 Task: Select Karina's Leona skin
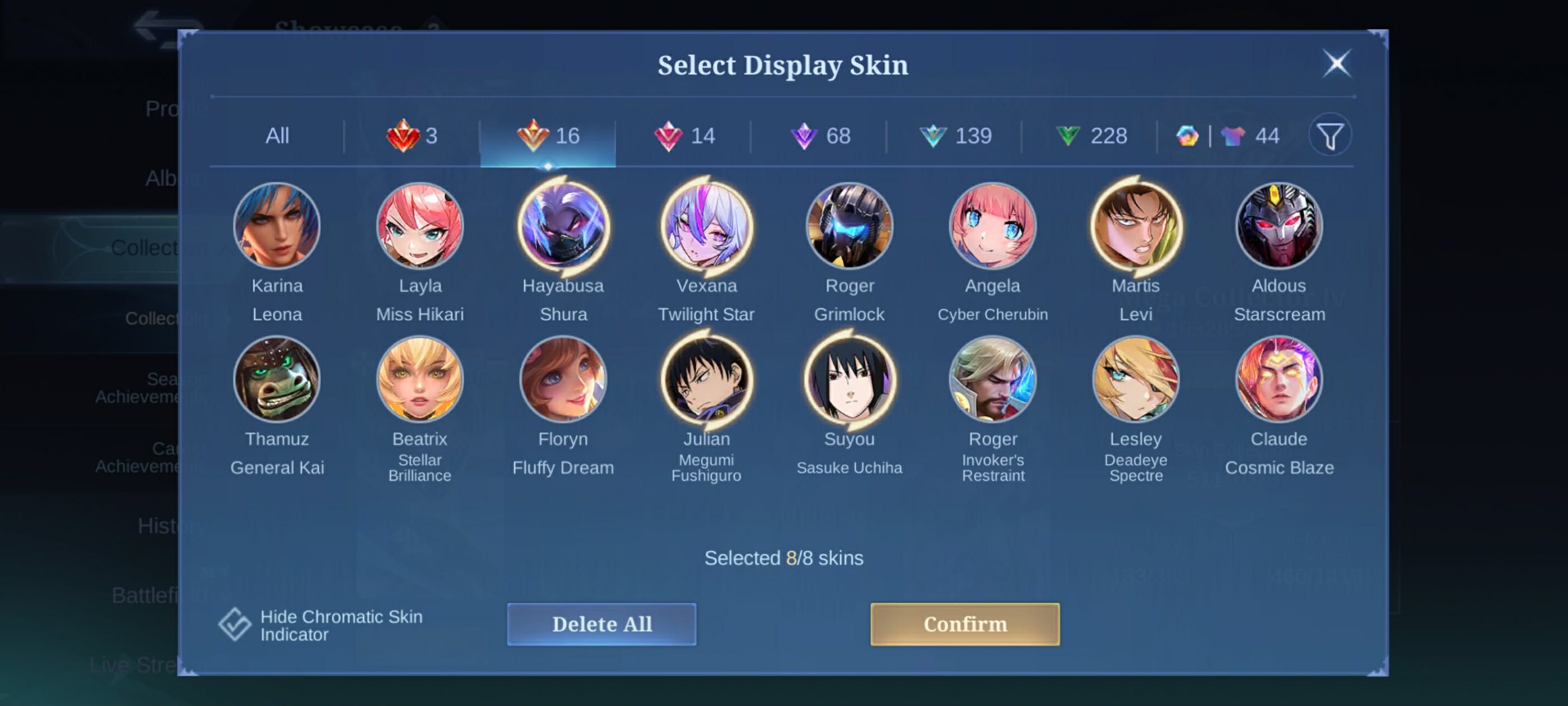click(277, 226)
